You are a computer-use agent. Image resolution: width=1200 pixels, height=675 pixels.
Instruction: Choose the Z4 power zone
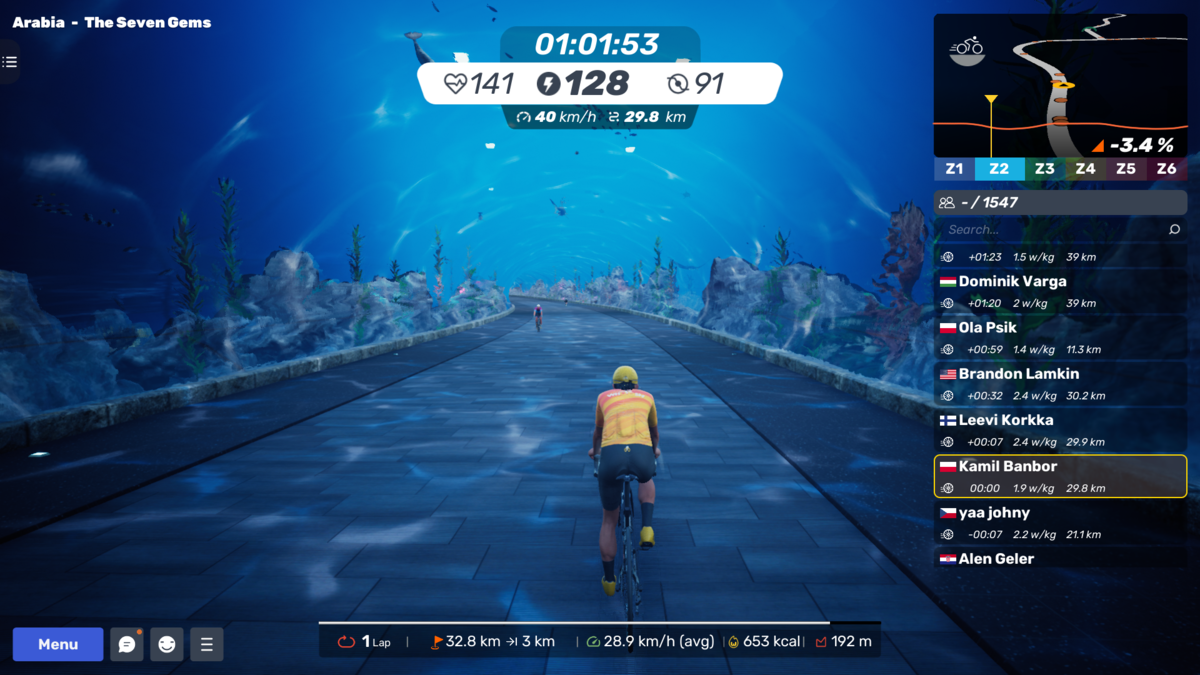click(1085, 169)
